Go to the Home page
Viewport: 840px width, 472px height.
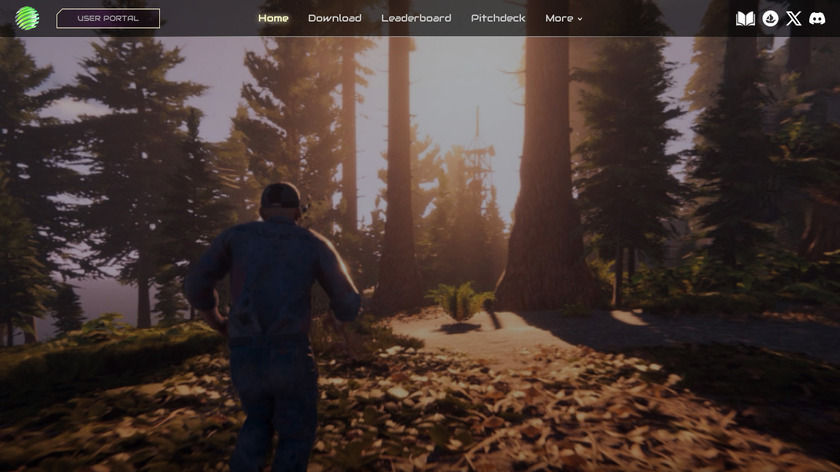273,18
